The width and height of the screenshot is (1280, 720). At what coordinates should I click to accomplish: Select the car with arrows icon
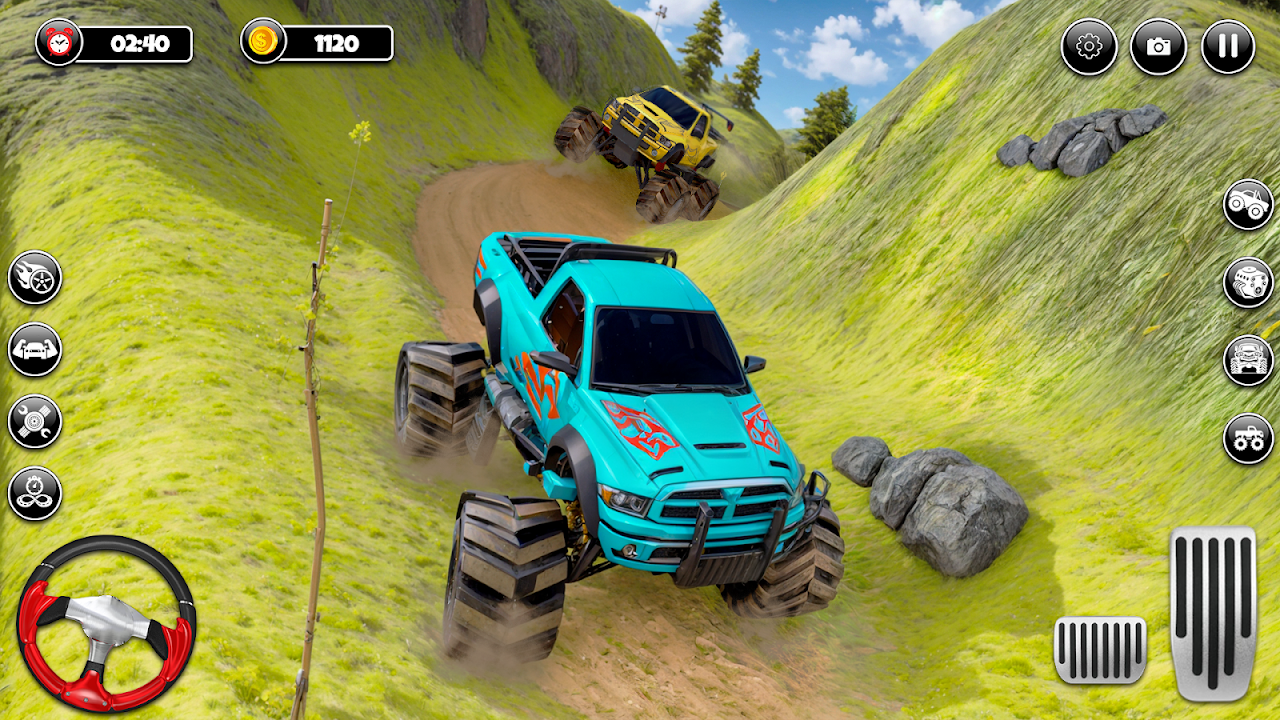tap(35, 350)
